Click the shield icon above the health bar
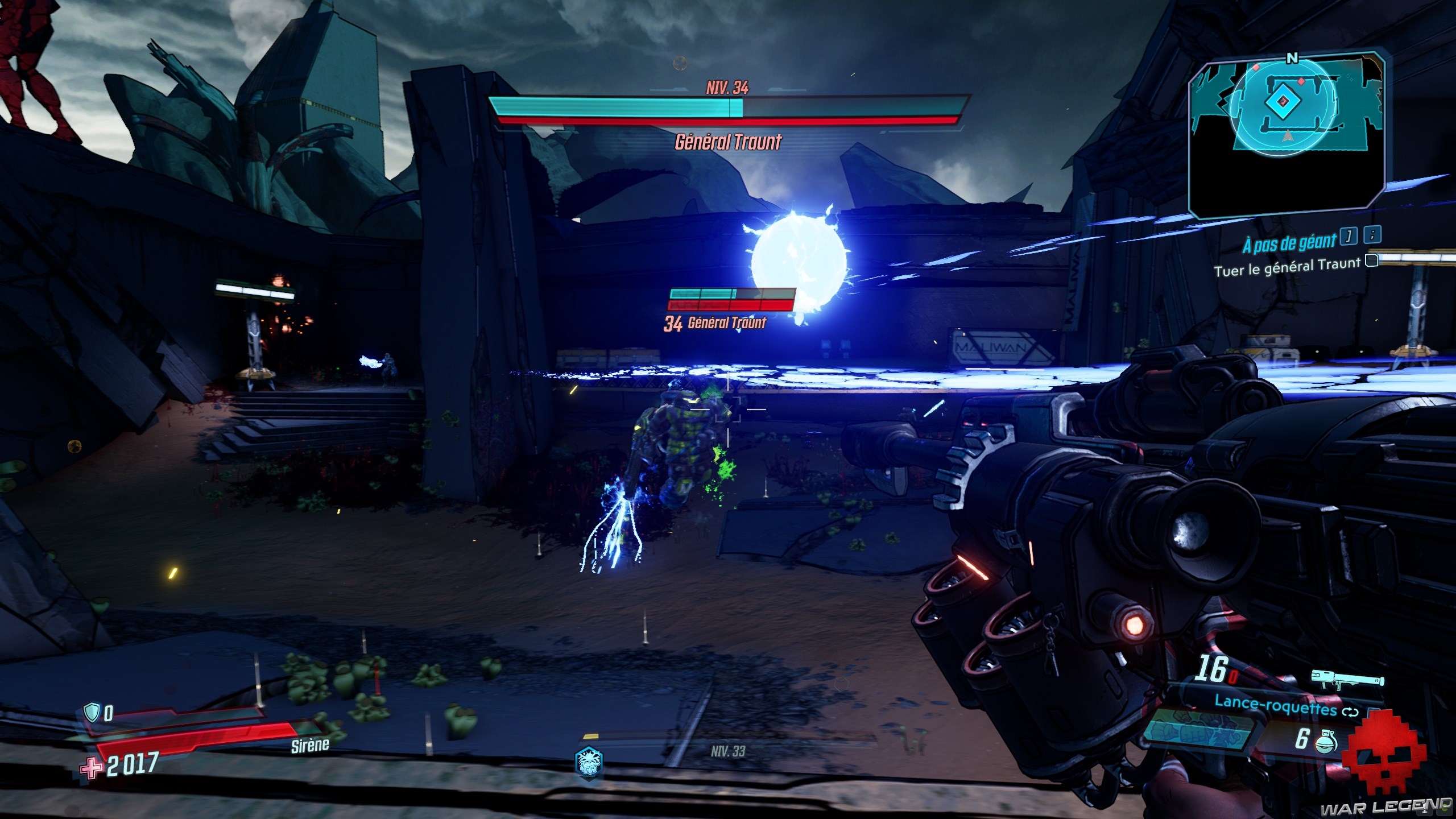The height and width of the screenshot is (819, 1456). click(91, 712)
